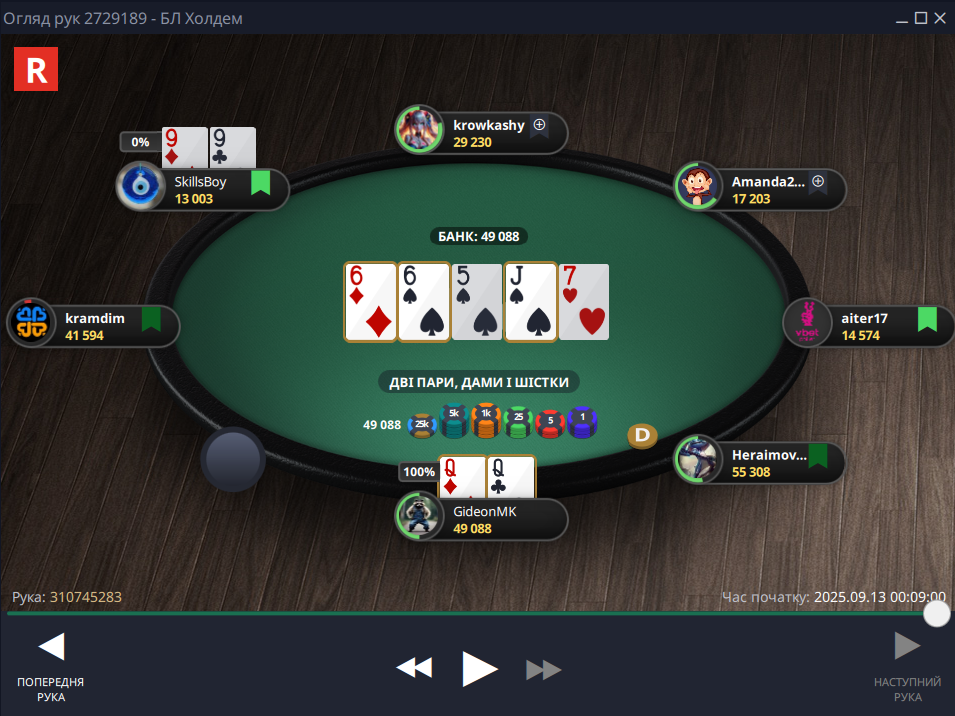This screenshot has width=955, height=716.
Task: Click the green bookmark on aiter17
Action: point(927,319)
